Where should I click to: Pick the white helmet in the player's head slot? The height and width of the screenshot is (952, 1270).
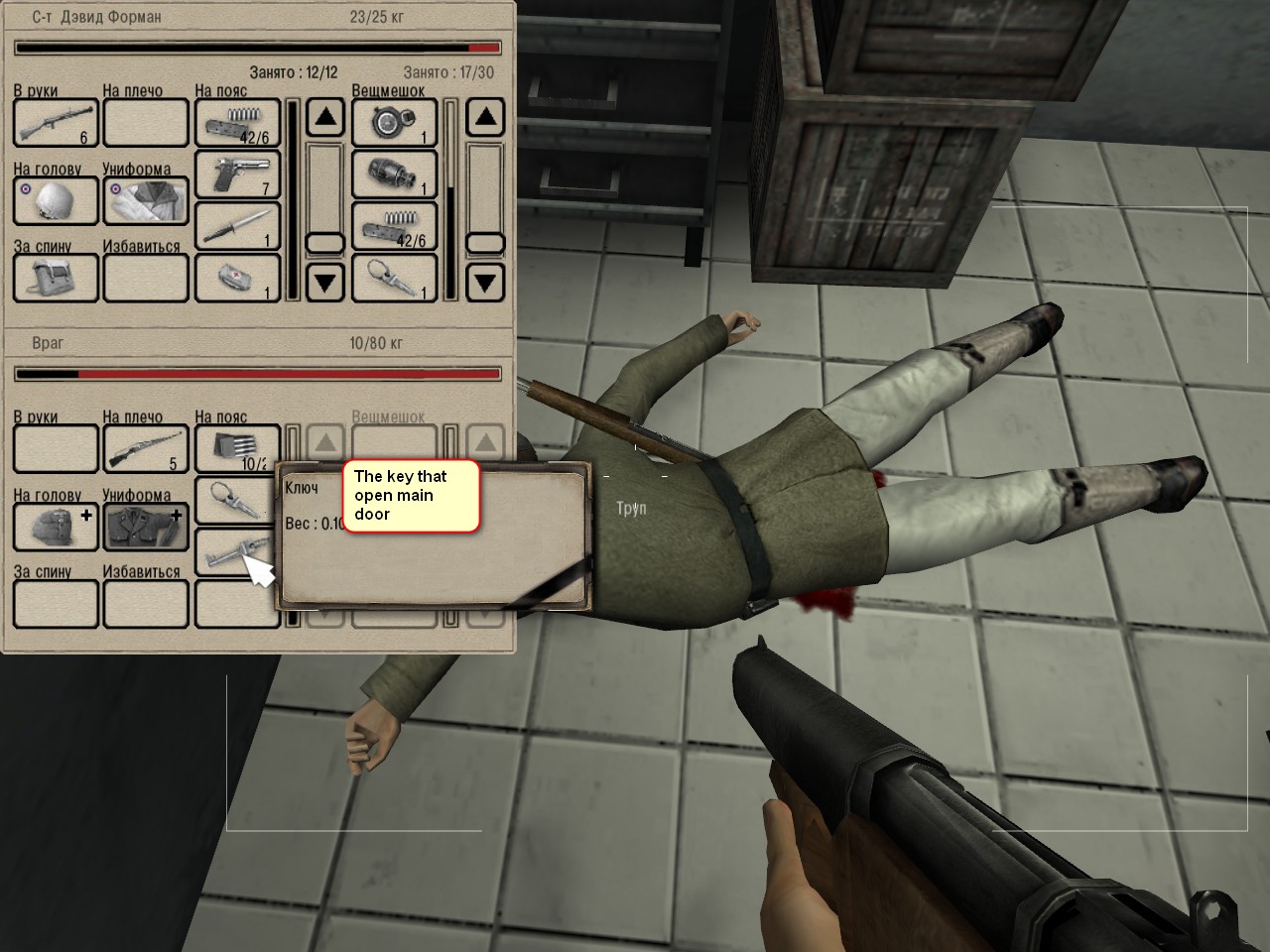pyautogui.click(x=56, y=200)
